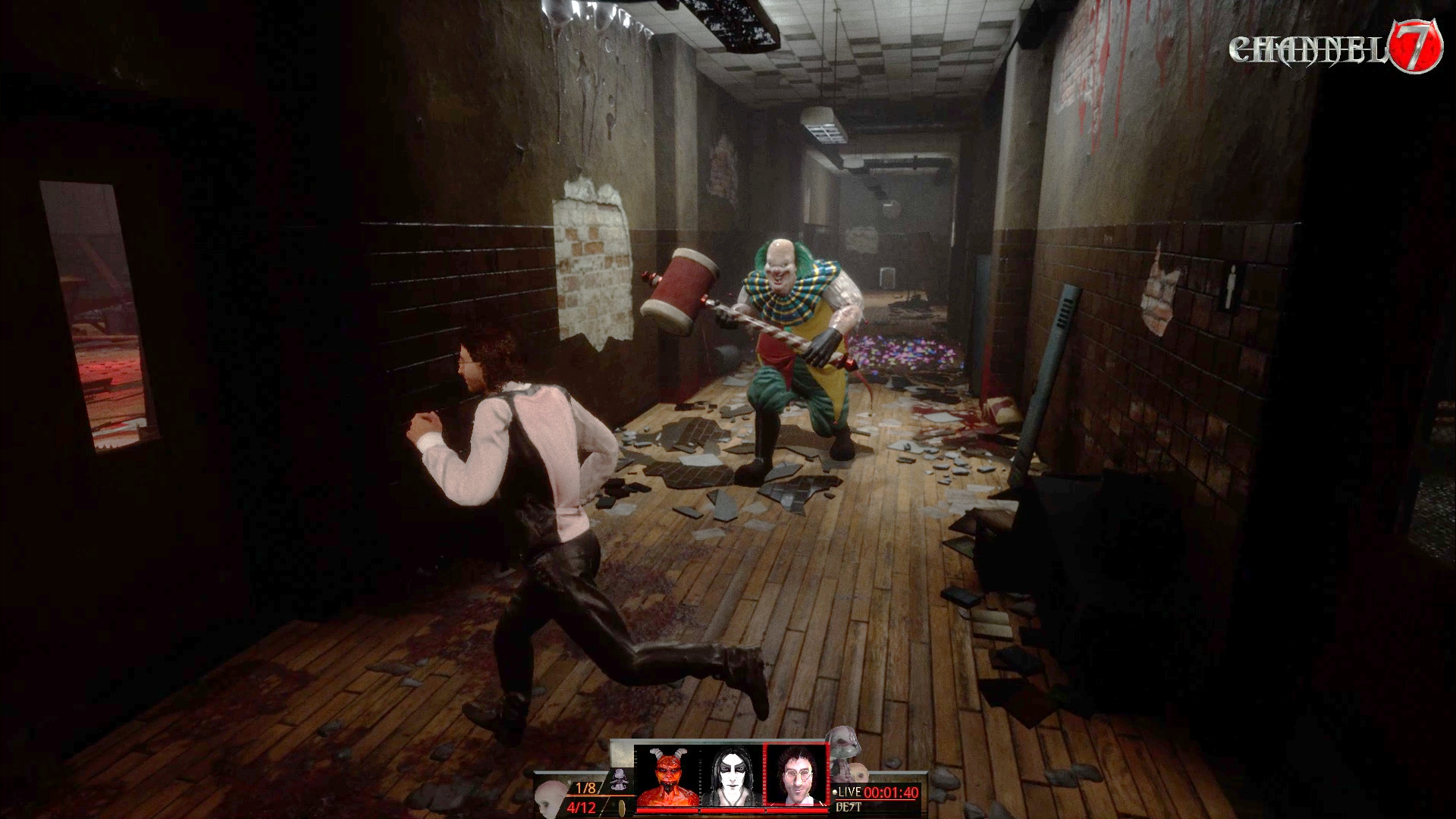Click the pelvis bone icon above the counters
Image resolution: width=1456 pixels, height=819 pixels.
(x=618, y=778)
